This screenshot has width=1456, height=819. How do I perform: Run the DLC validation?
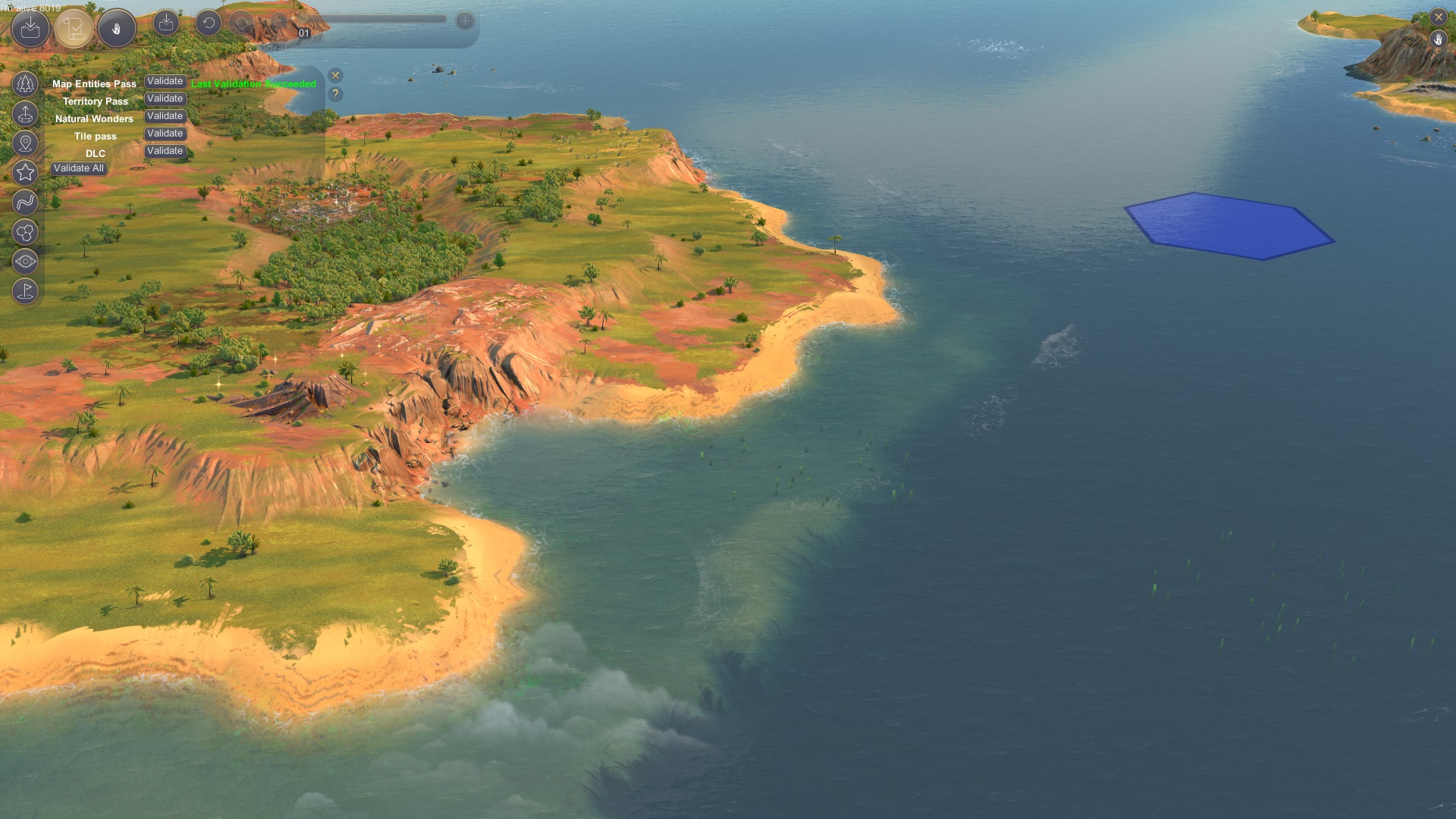165,151
